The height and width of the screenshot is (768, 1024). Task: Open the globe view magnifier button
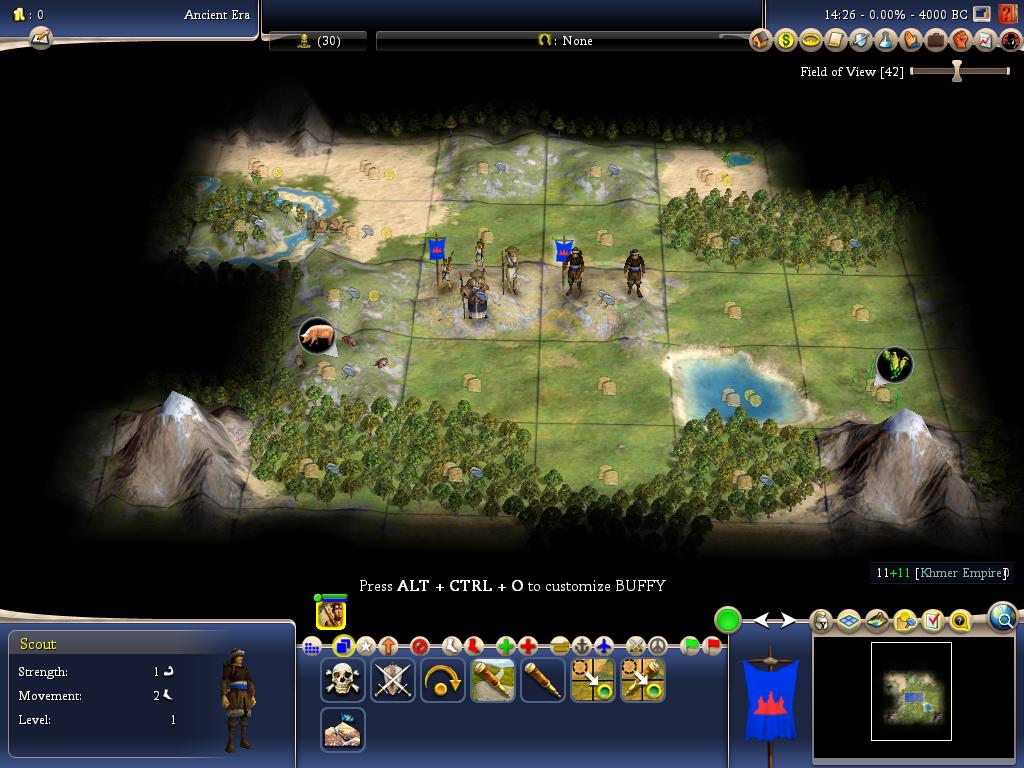[x=1003, y=617]
